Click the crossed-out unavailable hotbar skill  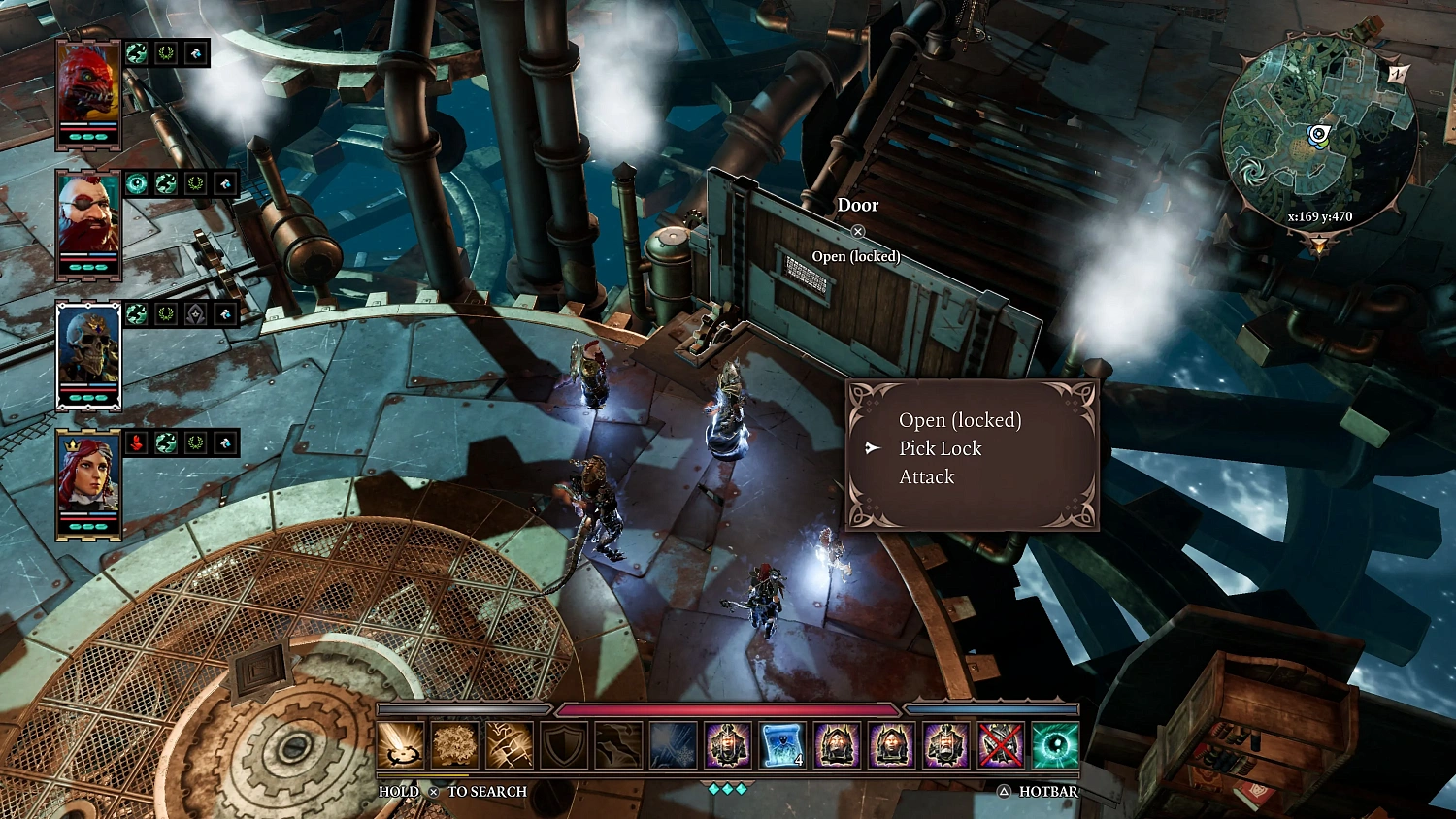pyautogui.click(x=1000, y=745)
